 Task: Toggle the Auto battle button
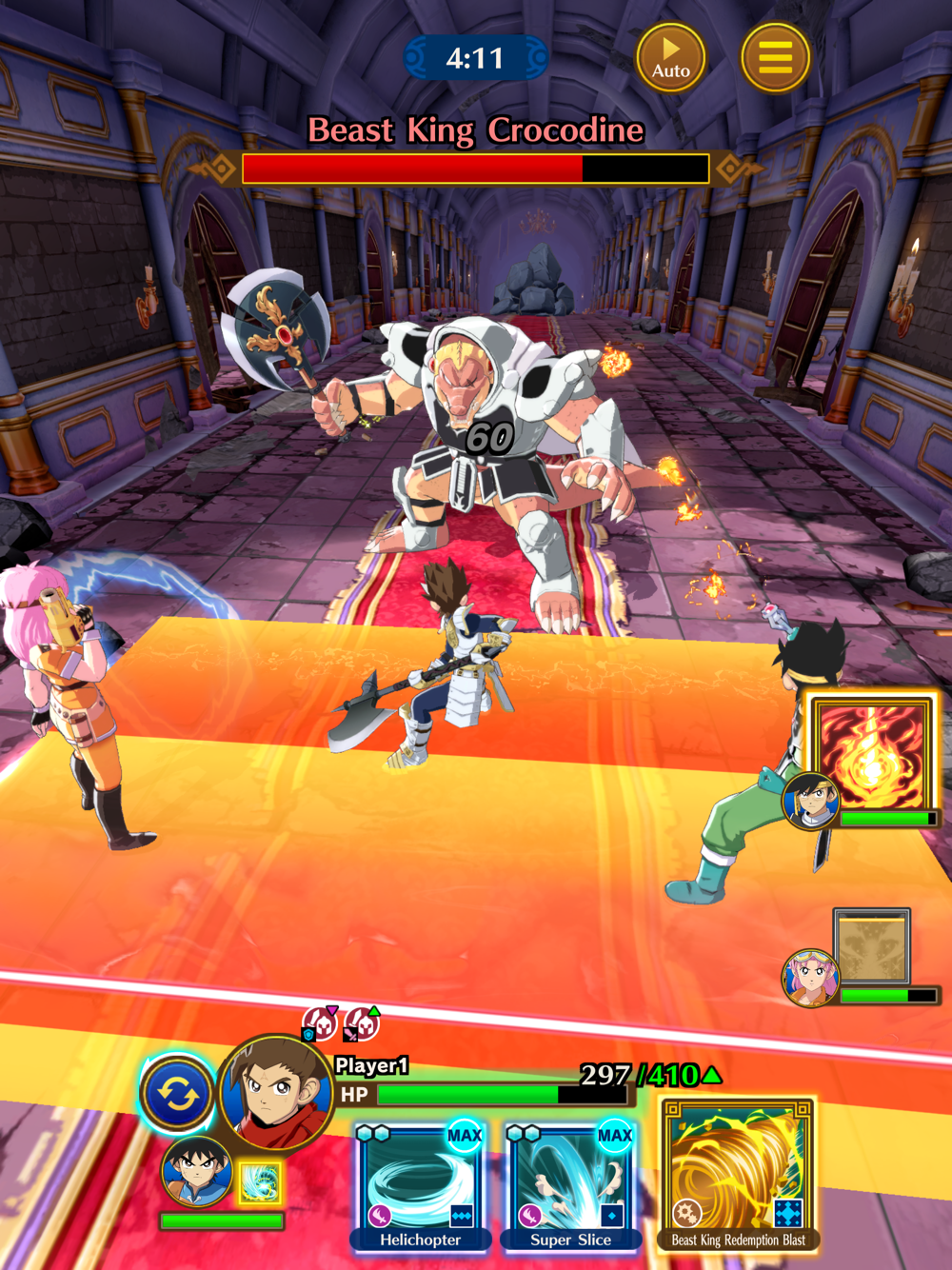click(671, 58)
